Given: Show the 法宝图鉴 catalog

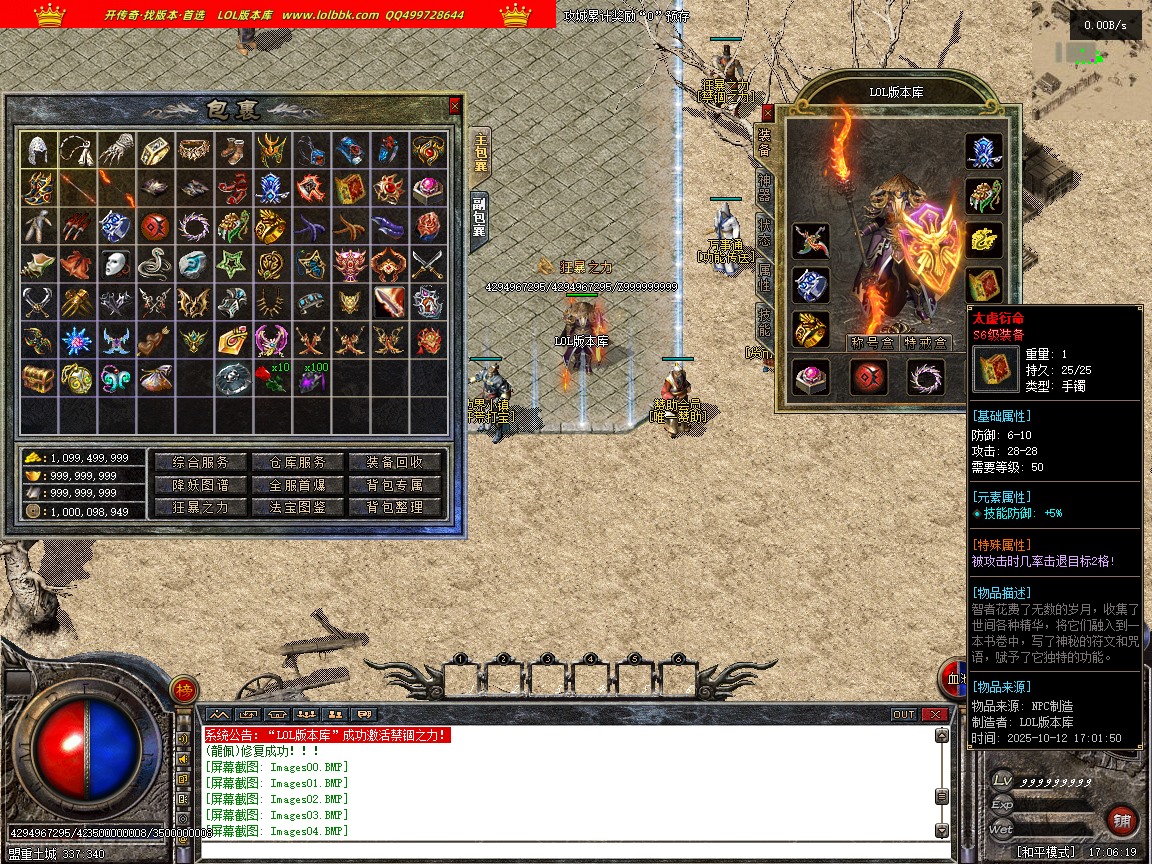Looking at the screenshot, I should (x=297, y=507).
